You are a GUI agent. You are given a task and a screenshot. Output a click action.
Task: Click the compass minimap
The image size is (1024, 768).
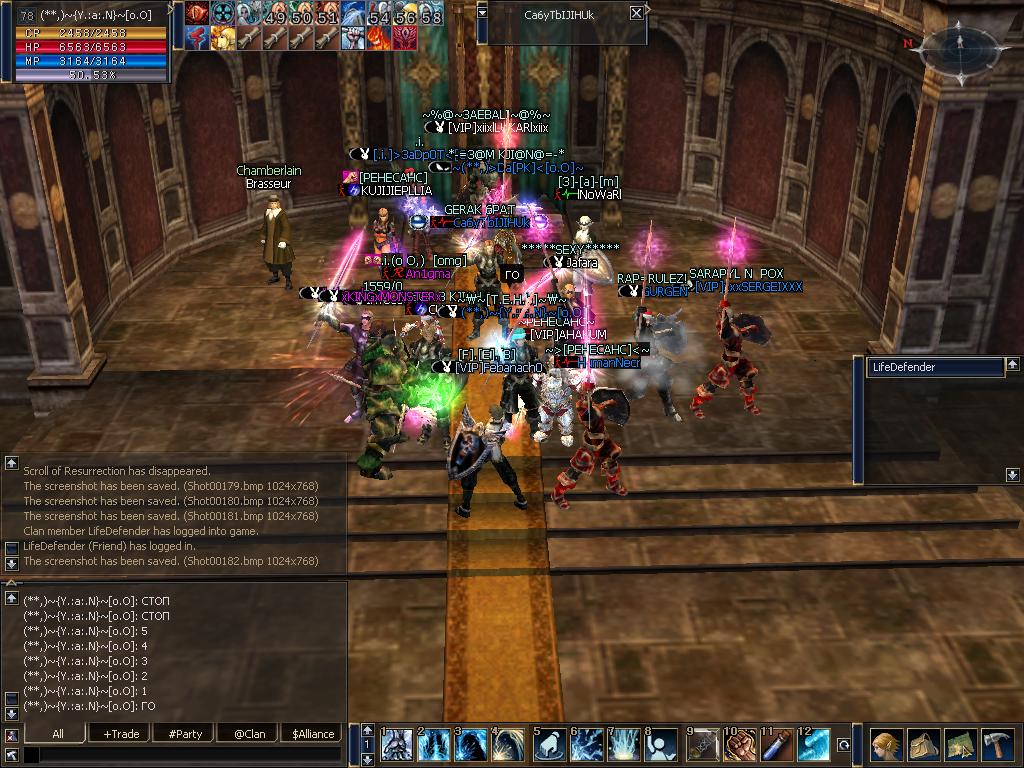pyautogui.click(x=959, y=46)
